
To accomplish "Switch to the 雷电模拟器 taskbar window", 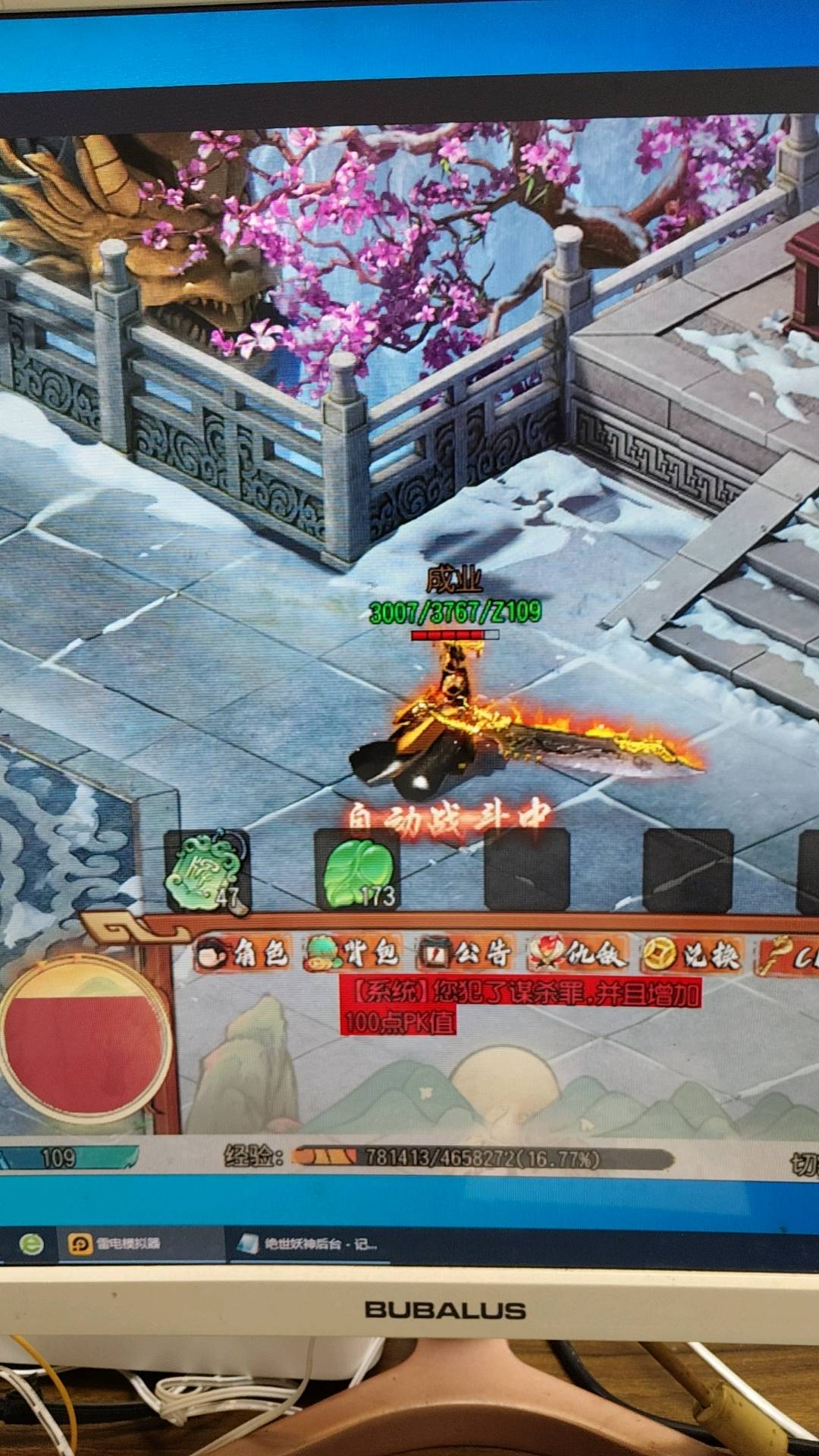I will point(115,1244).
